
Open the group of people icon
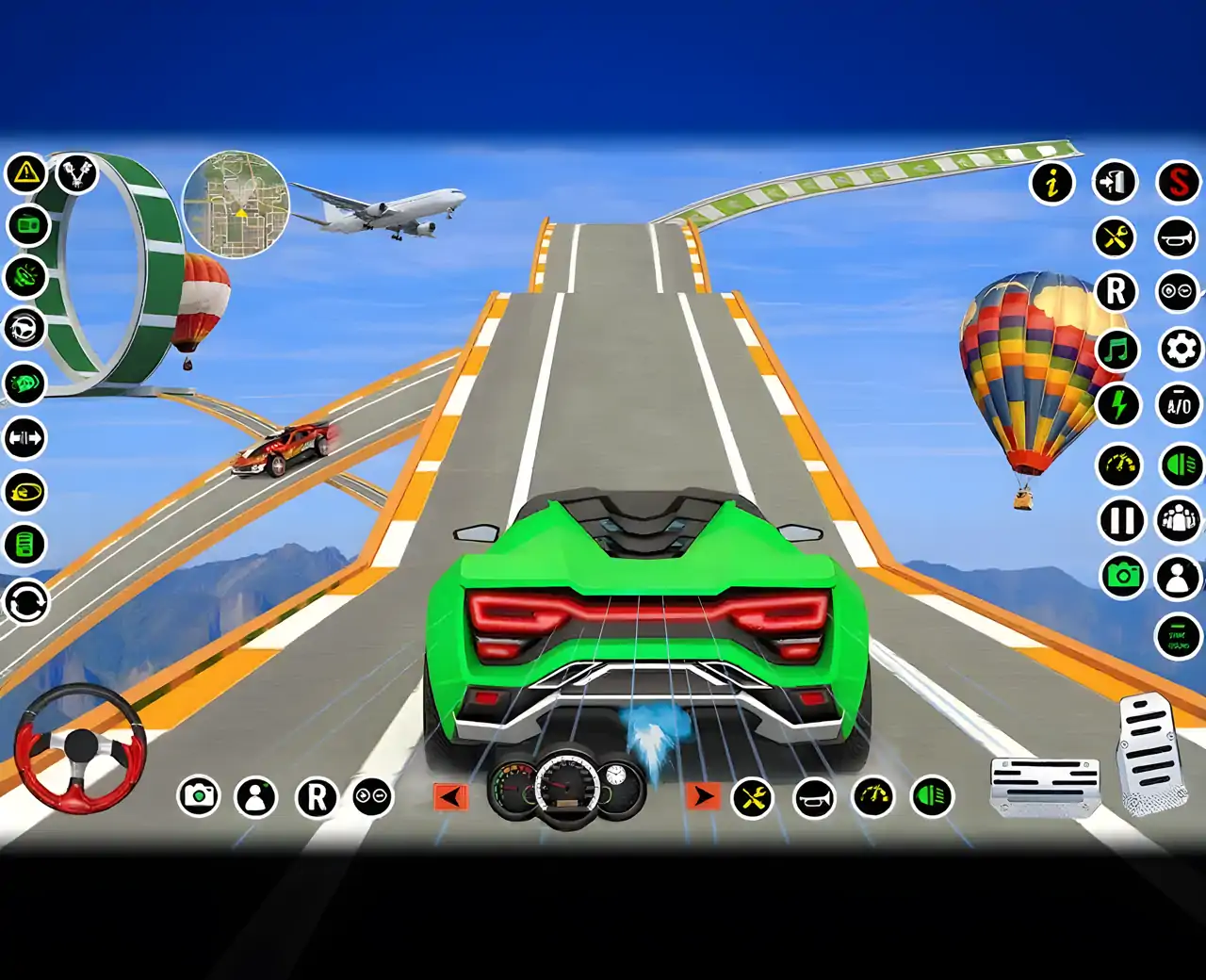[1179, 519]
